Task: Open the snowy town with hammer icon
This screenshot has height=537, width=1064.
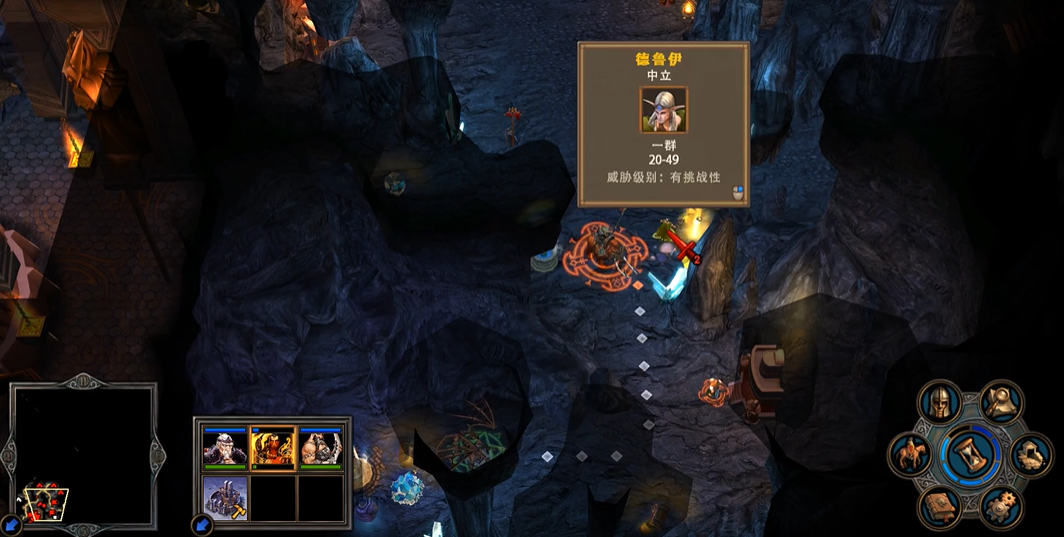Action: click(x=223, y=497)
